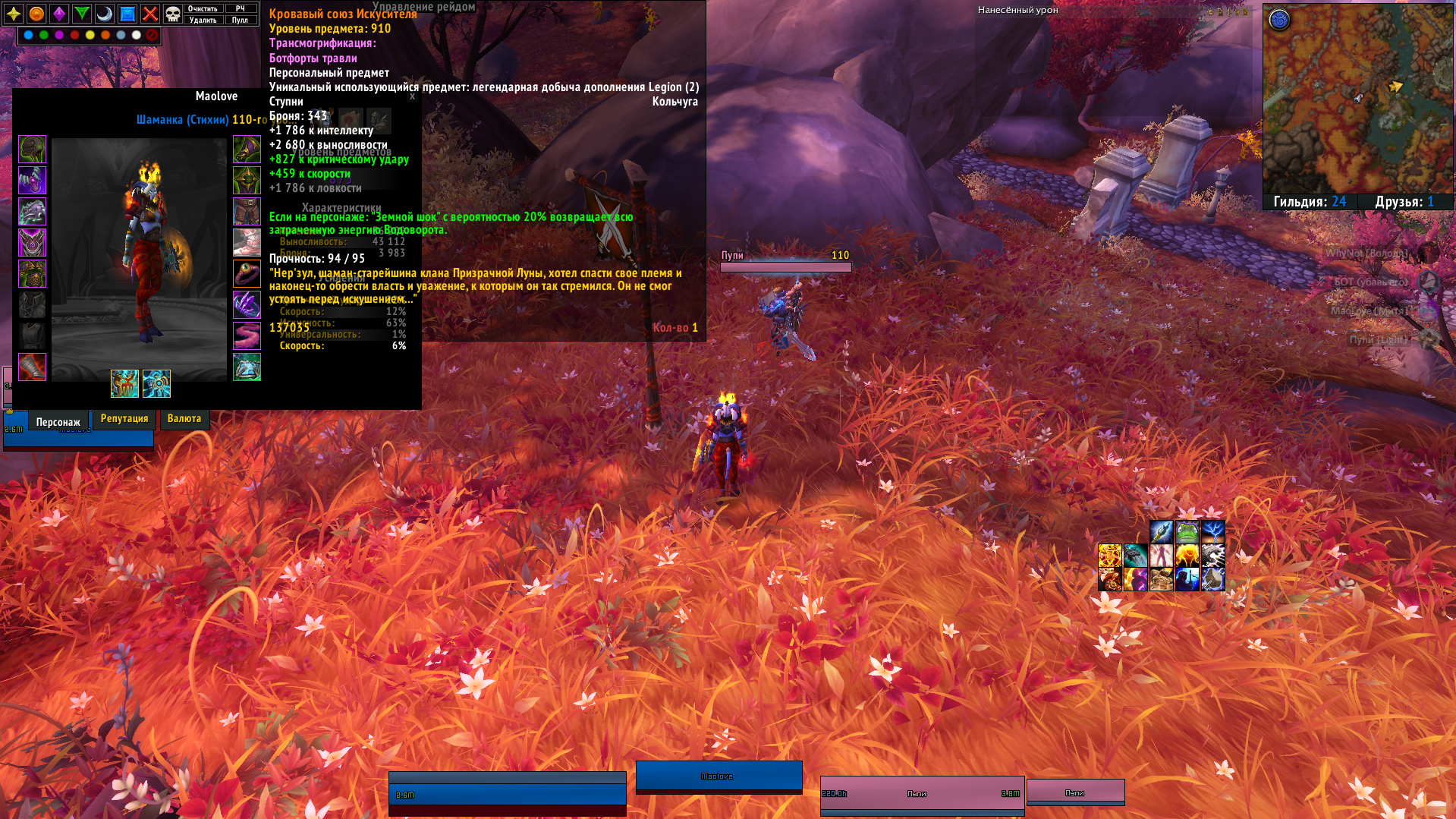
Task: Pick the blue world marker dot
Action: click(28, 35)
